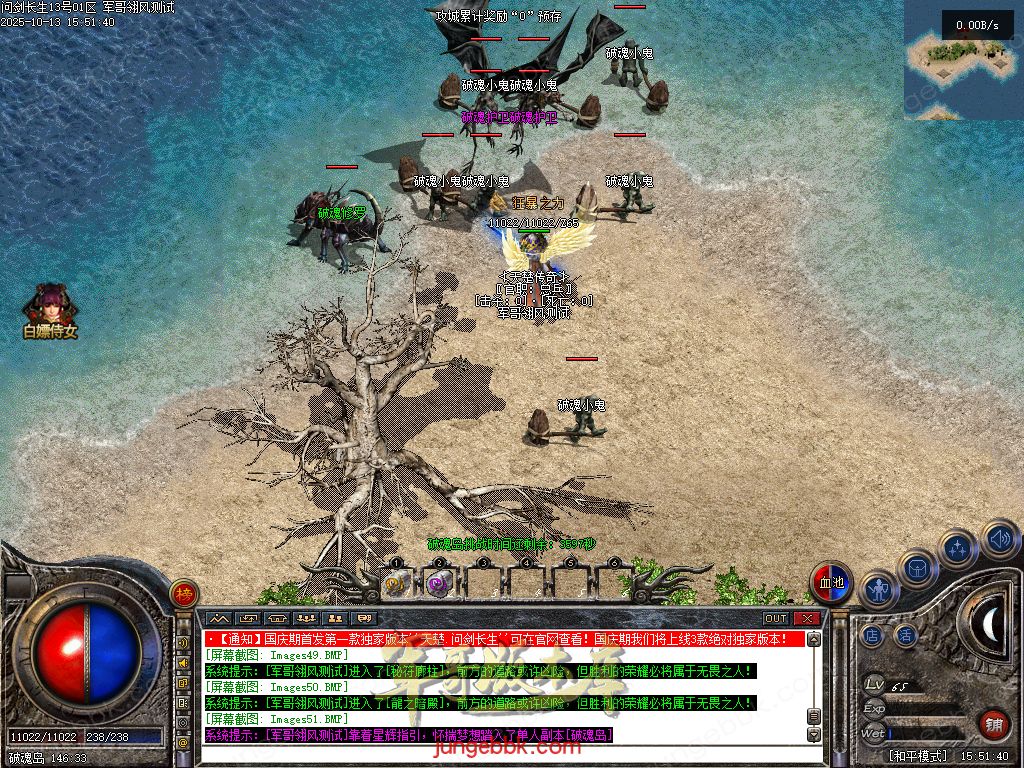This screenshot has width=1024, height=768.
Task: Toggle the sound speaker icon
Action: click(998, 538)
